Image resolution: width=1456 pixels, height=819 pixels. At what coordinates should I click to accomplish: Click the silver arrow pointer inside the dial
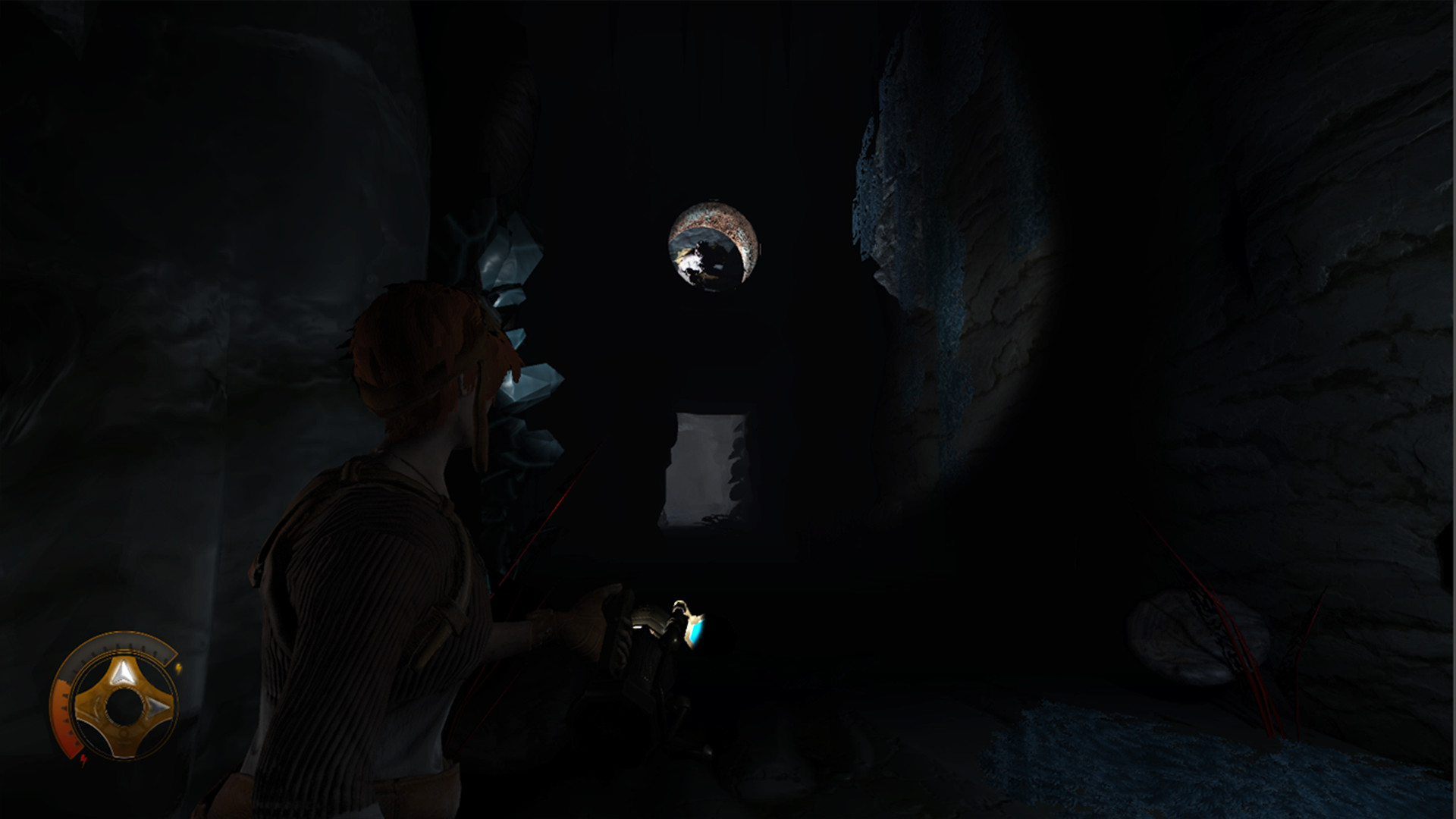pyautogui.click(x=124, y=670)
